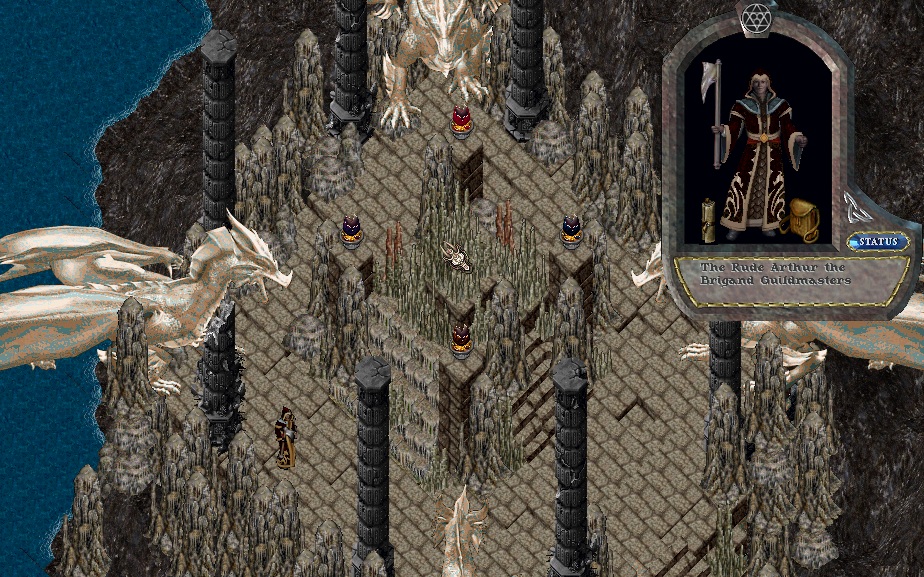Screen dimensions: 924x577
Task: Open the scroll beside the character
Action: [x=709, y=221]
